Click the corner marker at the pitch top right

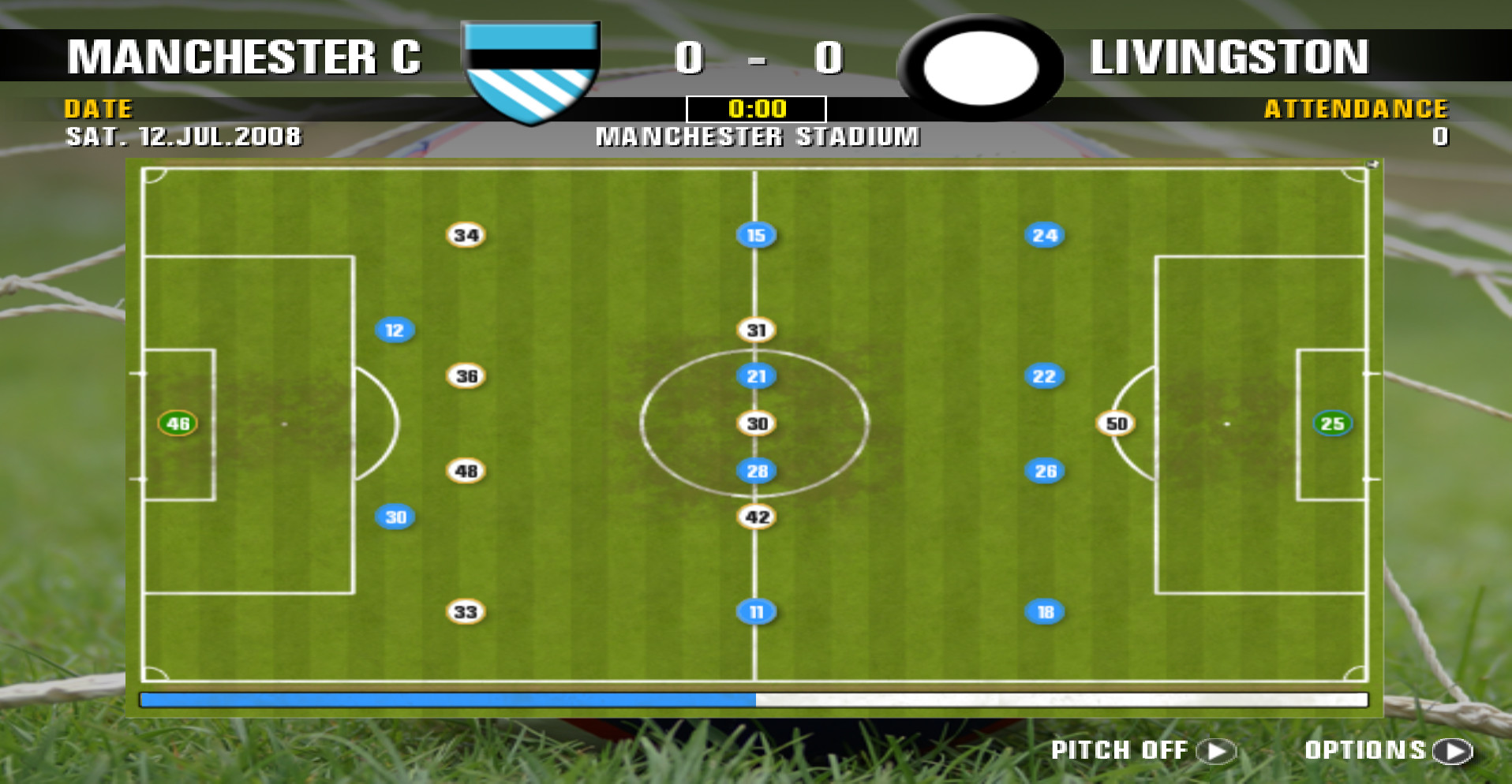1371,166
